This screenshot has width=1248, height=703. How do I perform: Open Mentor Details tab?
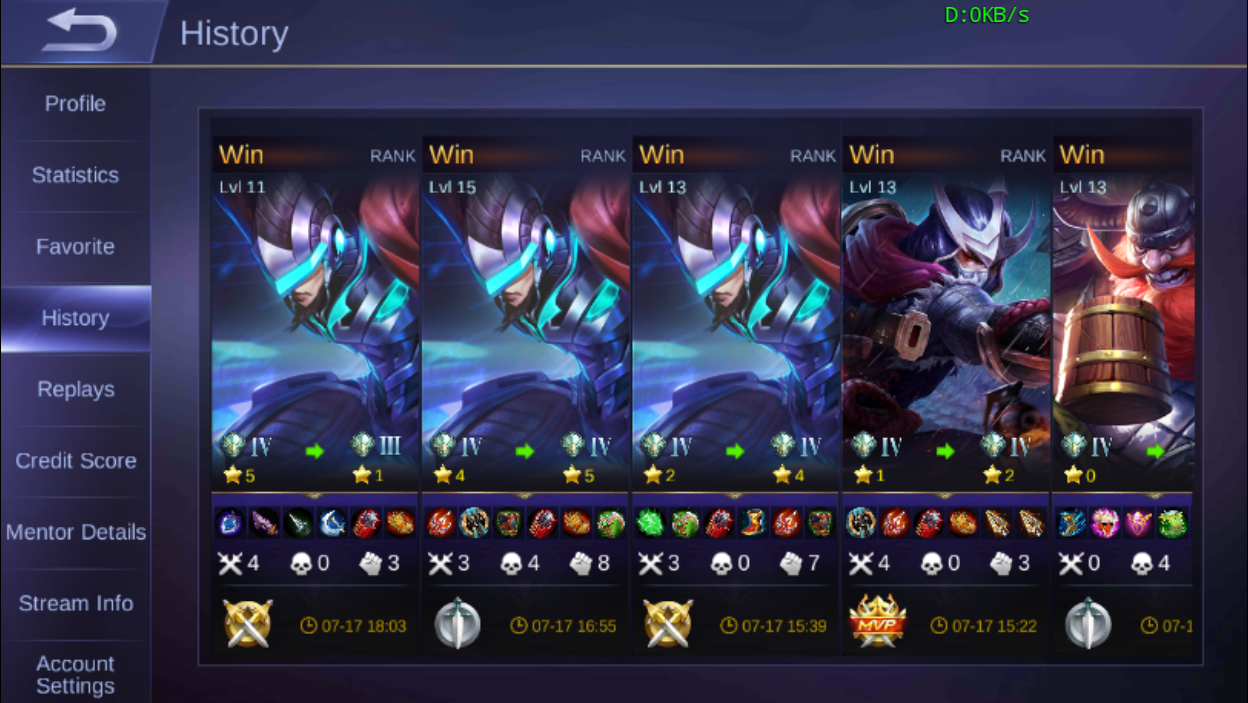click(x=75, y=532)
